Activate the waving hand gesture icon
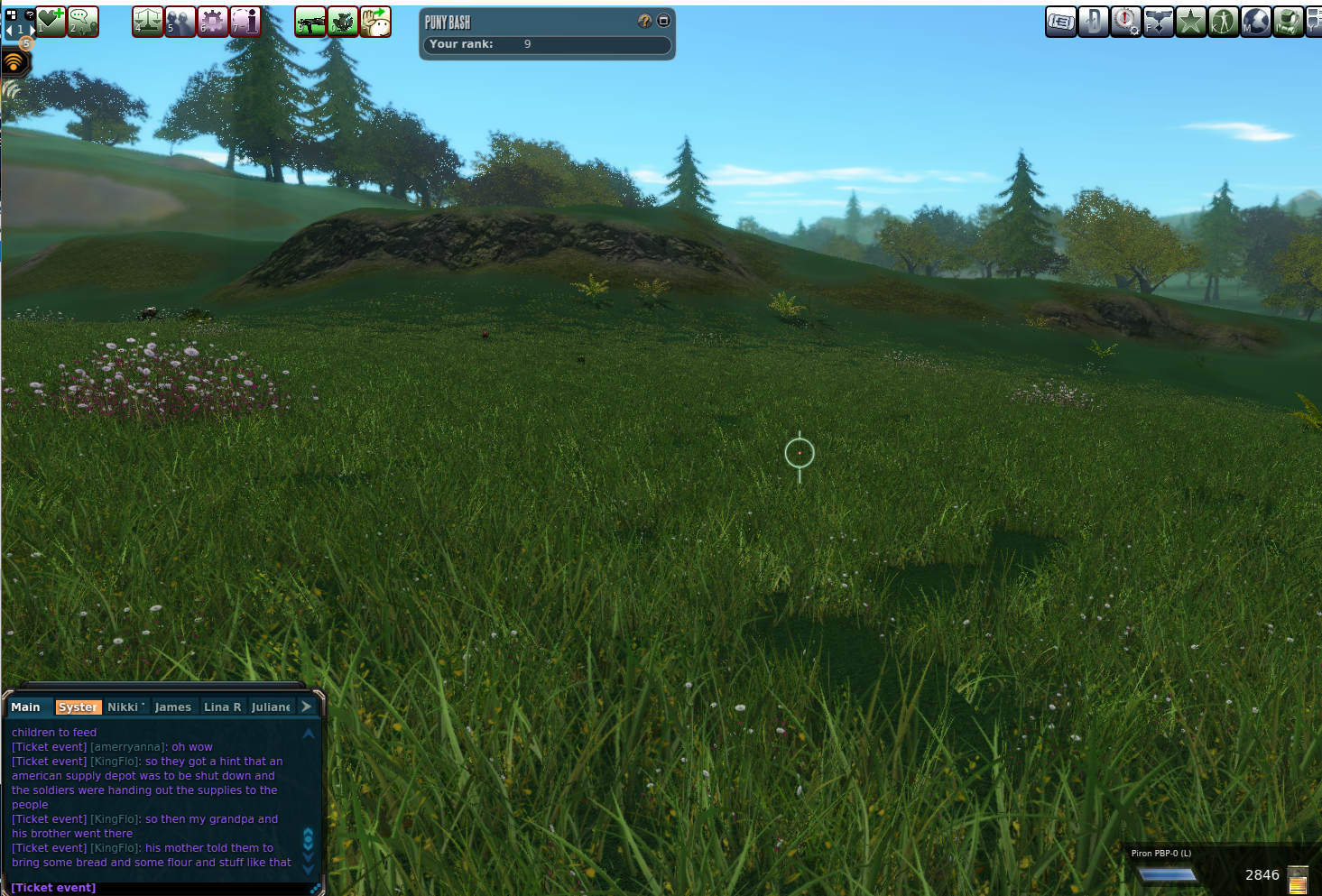1322x896 pixels. click(375, 21)
